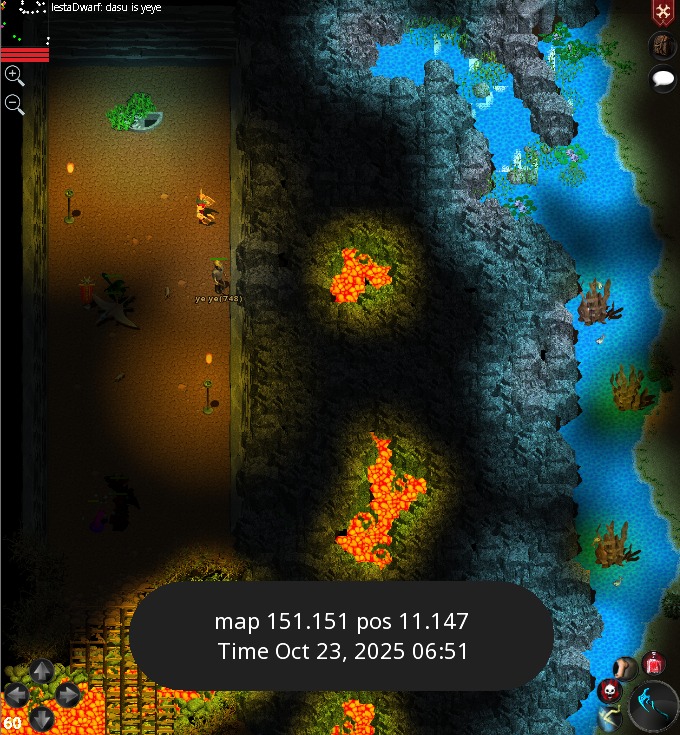Screen dimensions: 680x735
Task: Zoom out with the minus magnifier
Action: point(14,103)
